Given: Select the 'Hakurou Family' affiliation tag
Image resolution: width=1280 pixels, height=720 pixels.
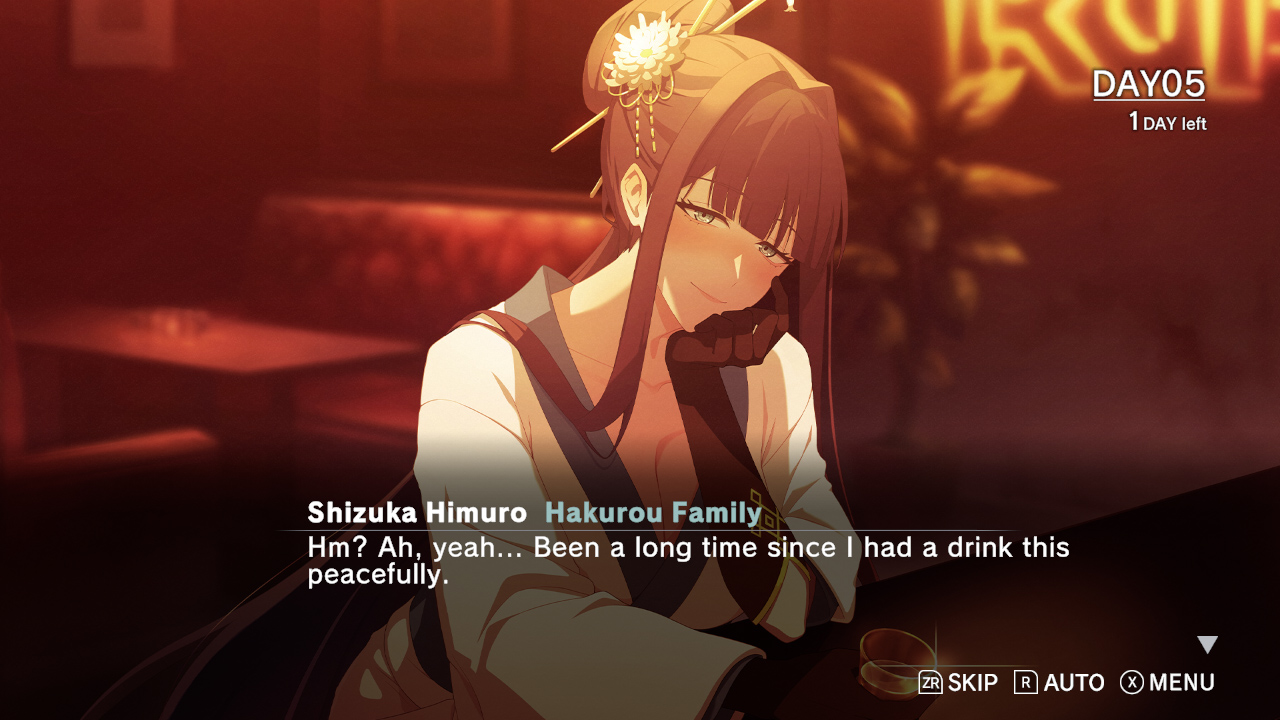Looking at the screenshot, I should (651, 511).
